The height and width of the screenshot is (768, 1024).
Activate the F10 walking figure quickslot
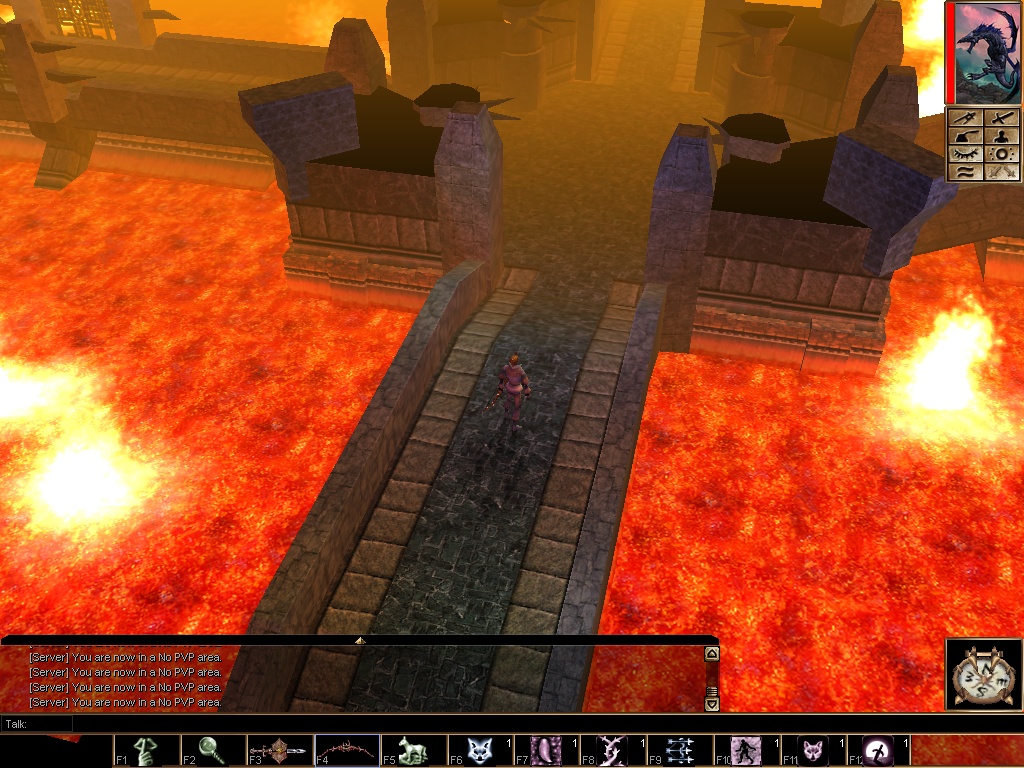pyautogui.click(x=747, y=750)
